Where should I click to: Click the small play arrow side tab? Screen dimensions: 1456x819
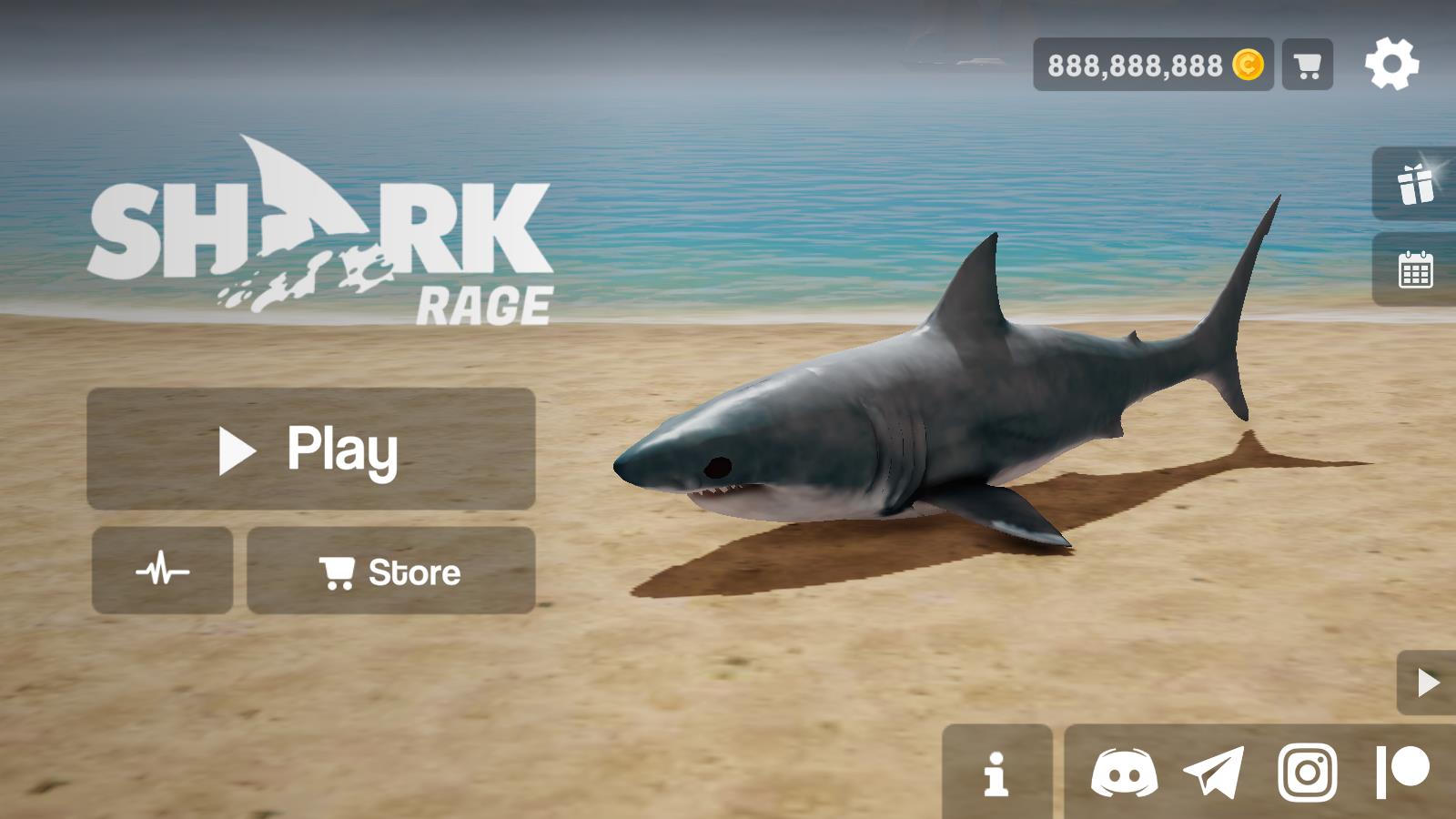tap(1427, 682)
